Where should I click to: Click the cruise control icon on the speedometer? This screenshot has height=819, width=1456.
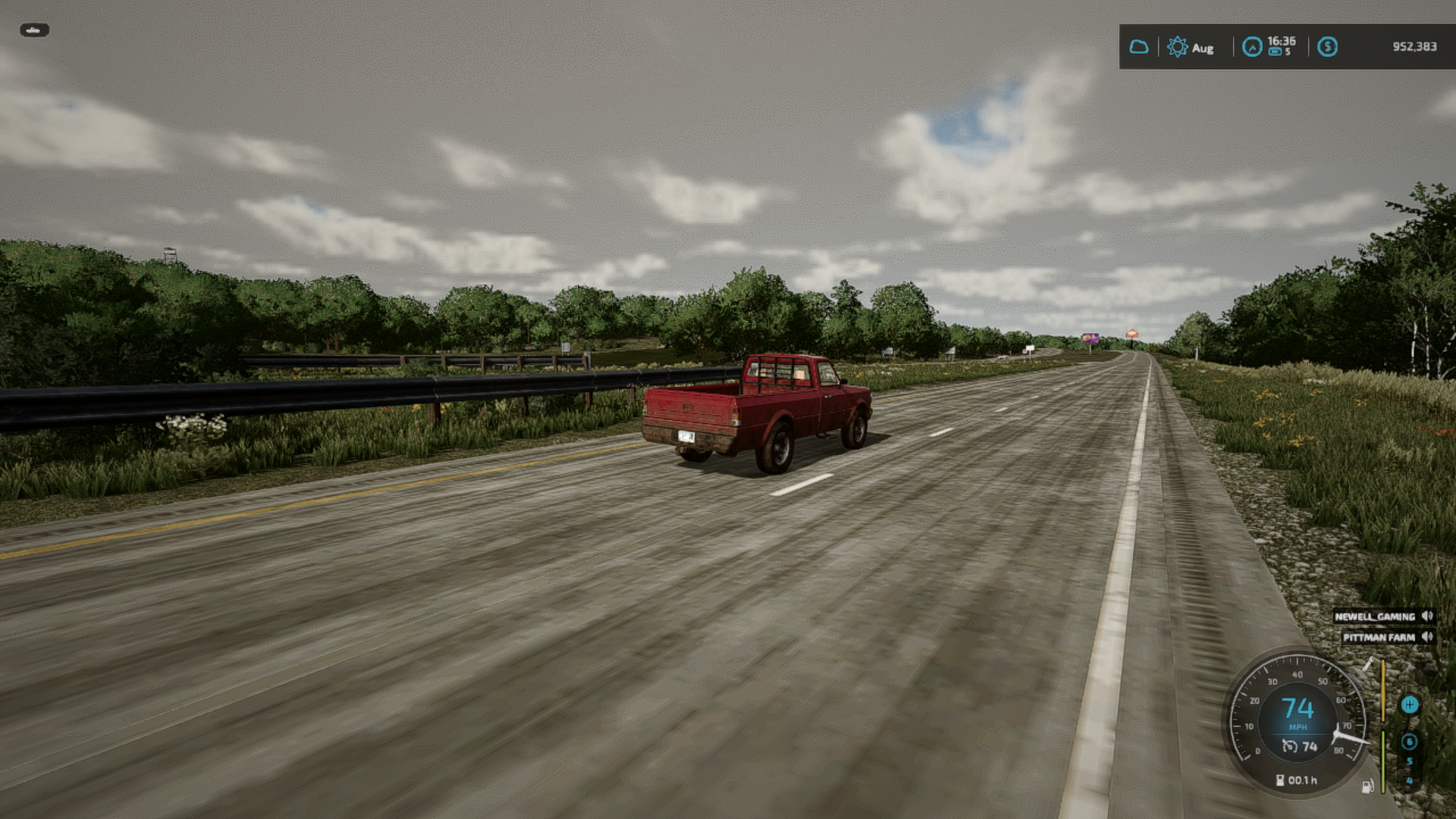click(x=1289, y=747)
